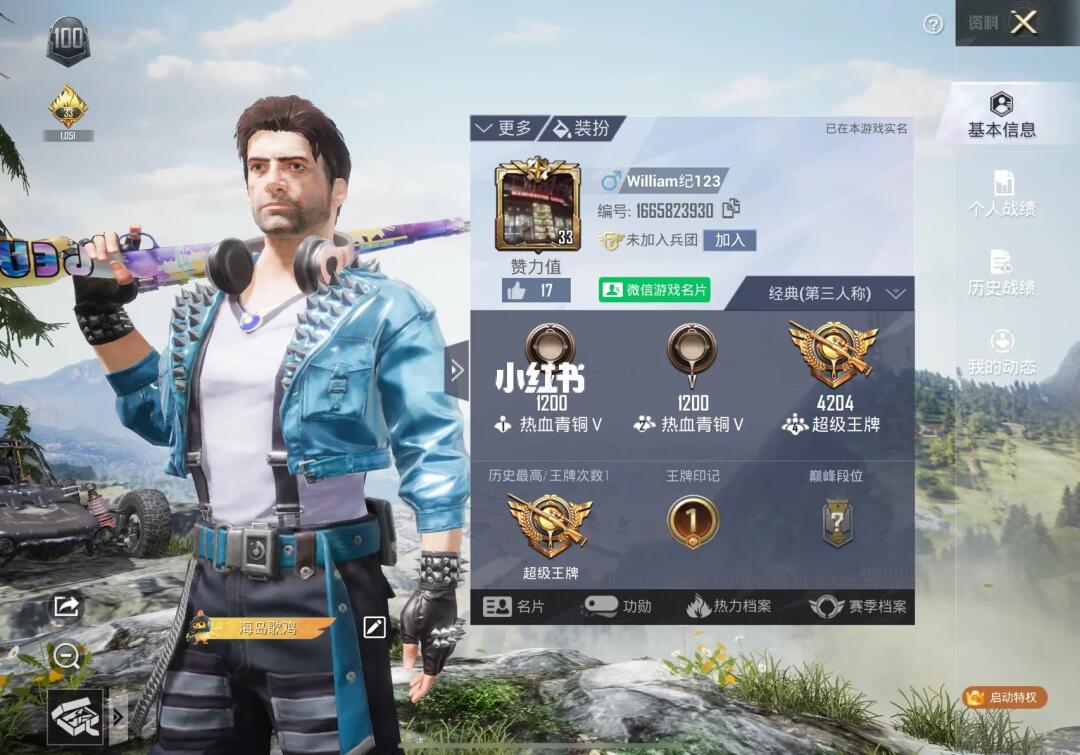Open the 装扮 outfit menu

[x=582, y=128]
